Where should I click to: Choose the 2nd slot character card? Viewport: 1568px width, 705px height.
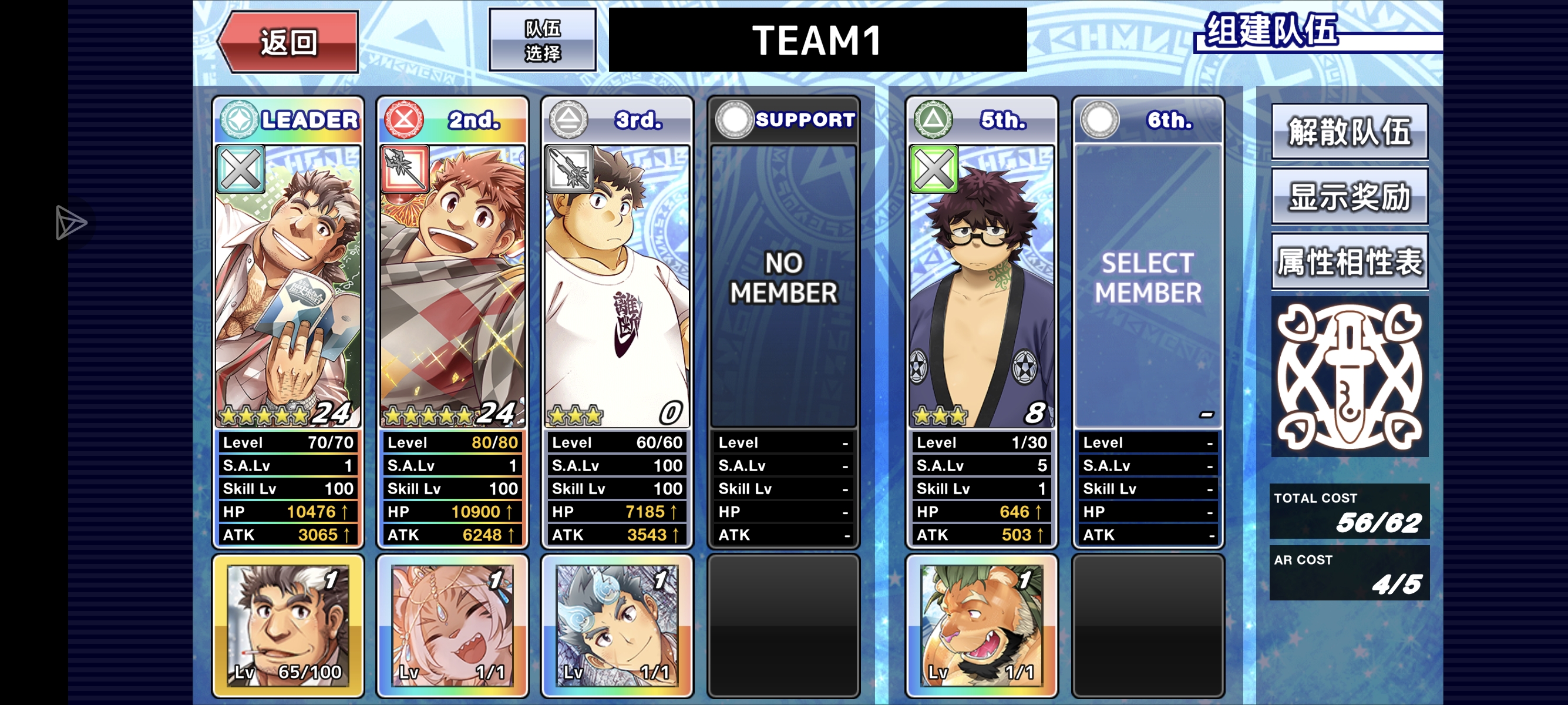(453, 286)
